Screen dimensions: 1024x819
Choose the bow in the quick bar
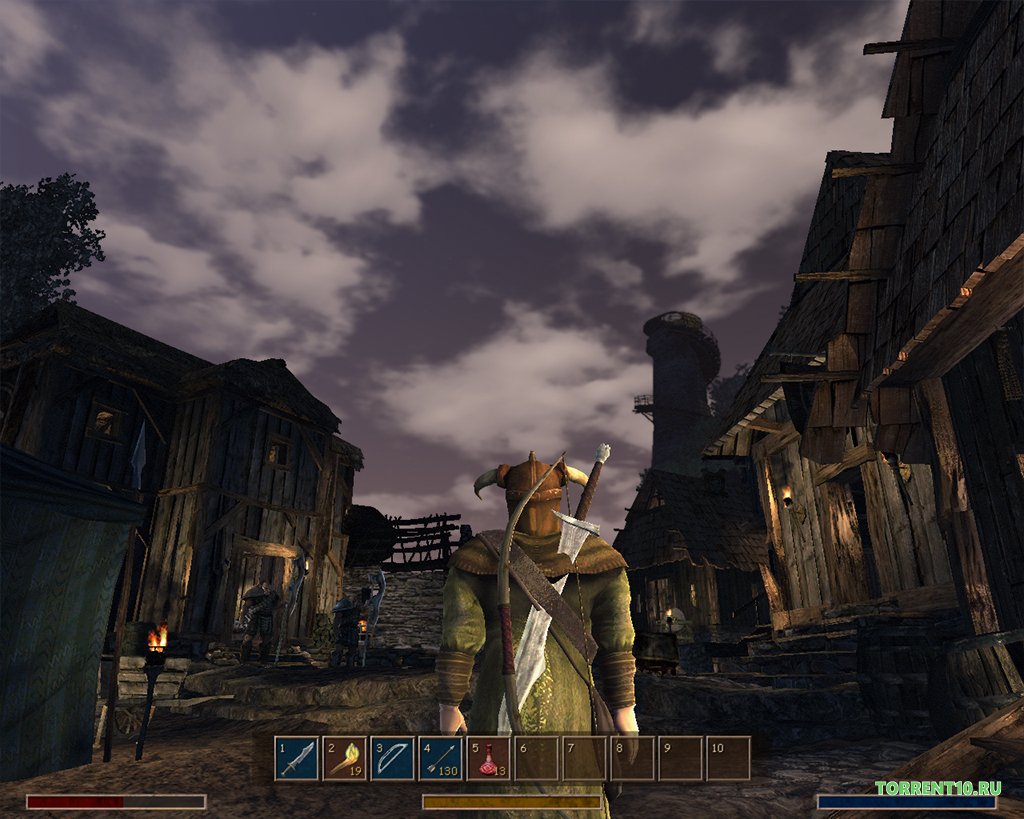point(393,758)
